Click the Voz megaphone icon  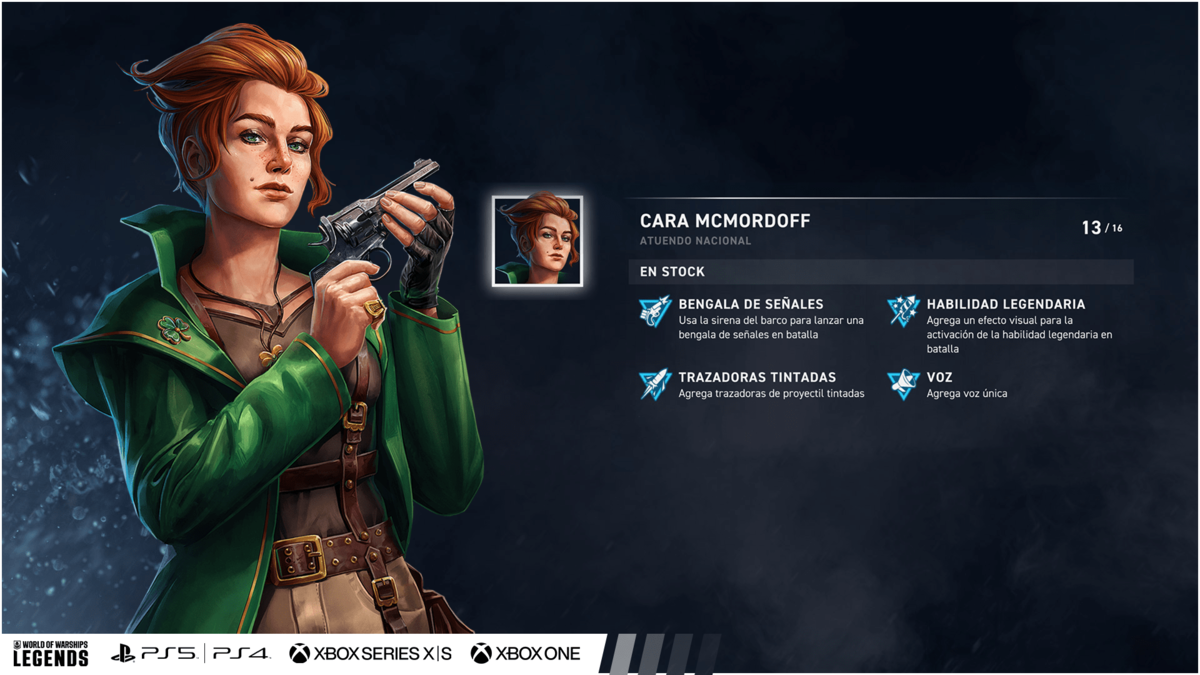pyautogui.click(x=903, y=384)
